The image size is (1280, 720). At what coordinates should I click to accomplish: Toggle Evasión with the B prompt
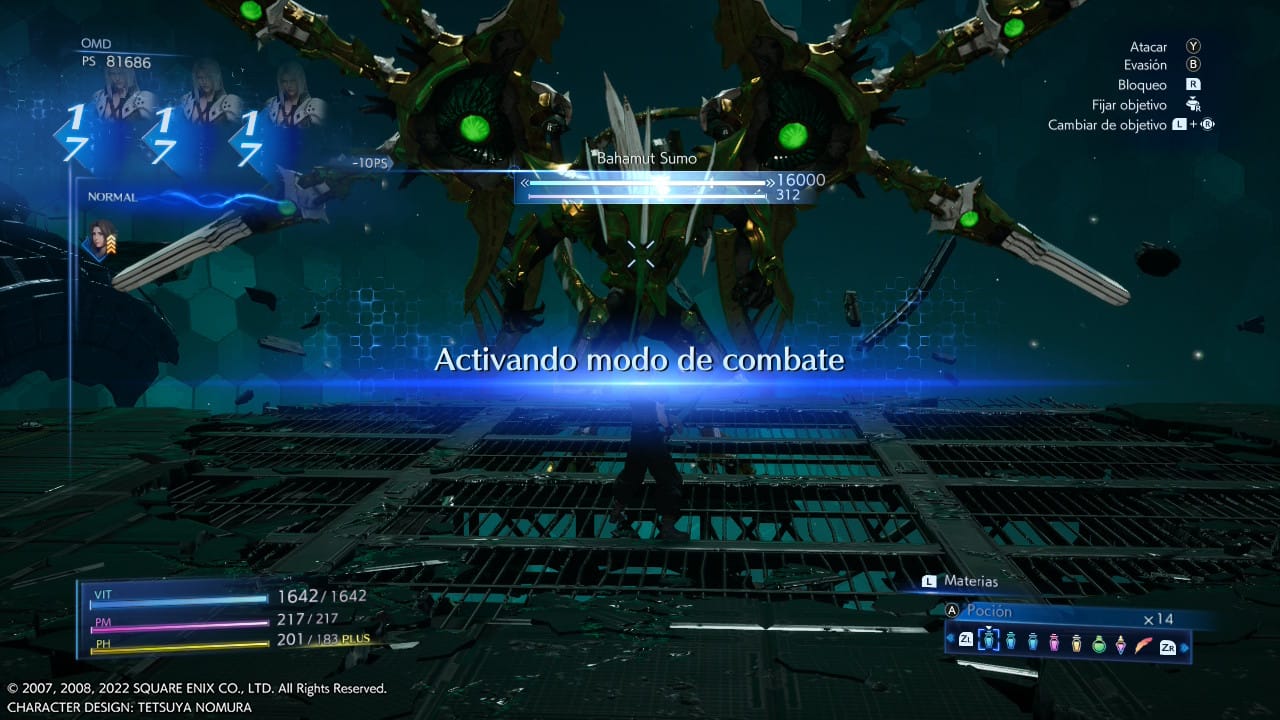click(1192, 65)
